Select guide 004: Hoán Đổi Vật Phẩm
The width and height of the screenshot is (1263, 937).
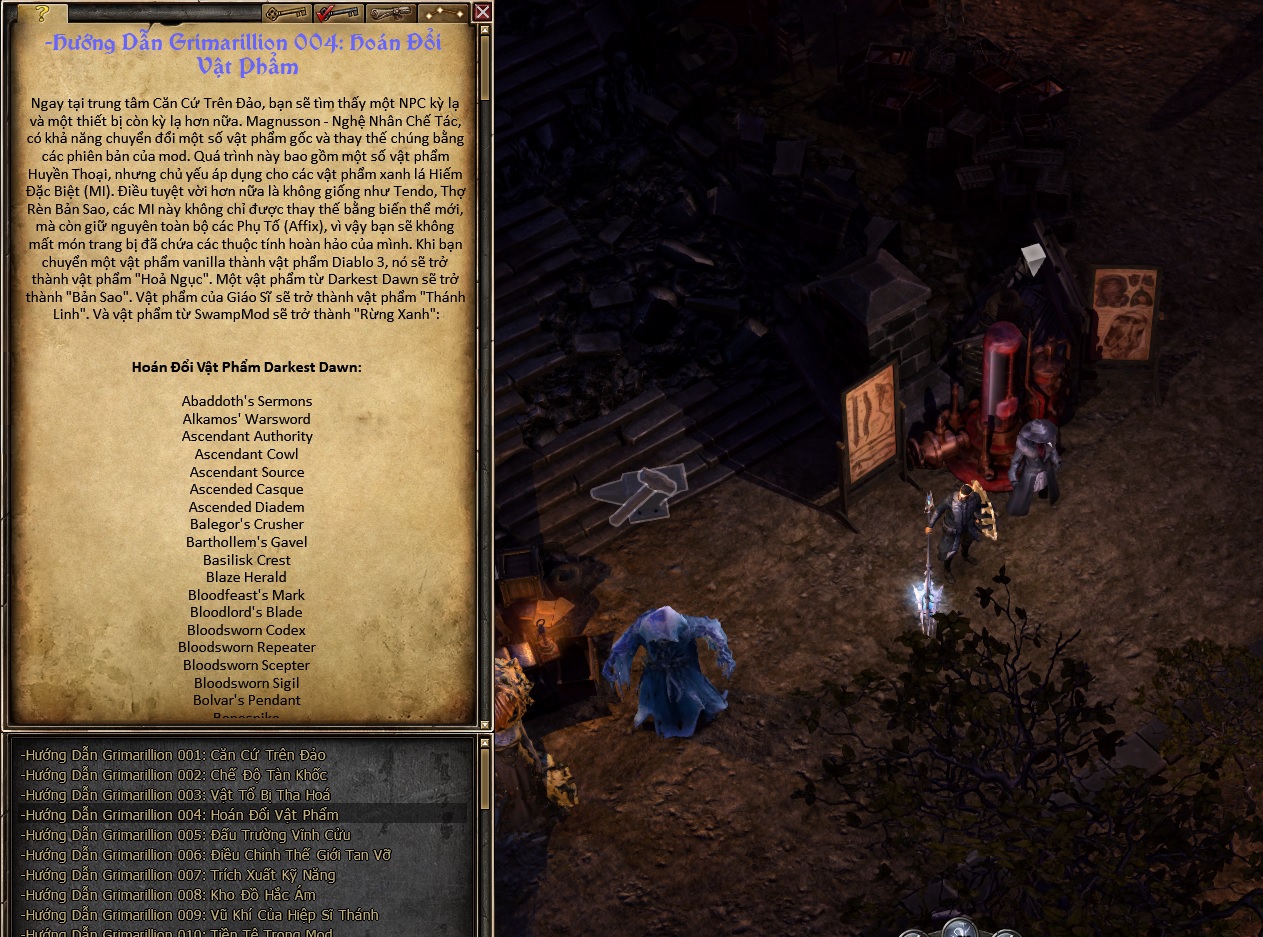(180, 815)
